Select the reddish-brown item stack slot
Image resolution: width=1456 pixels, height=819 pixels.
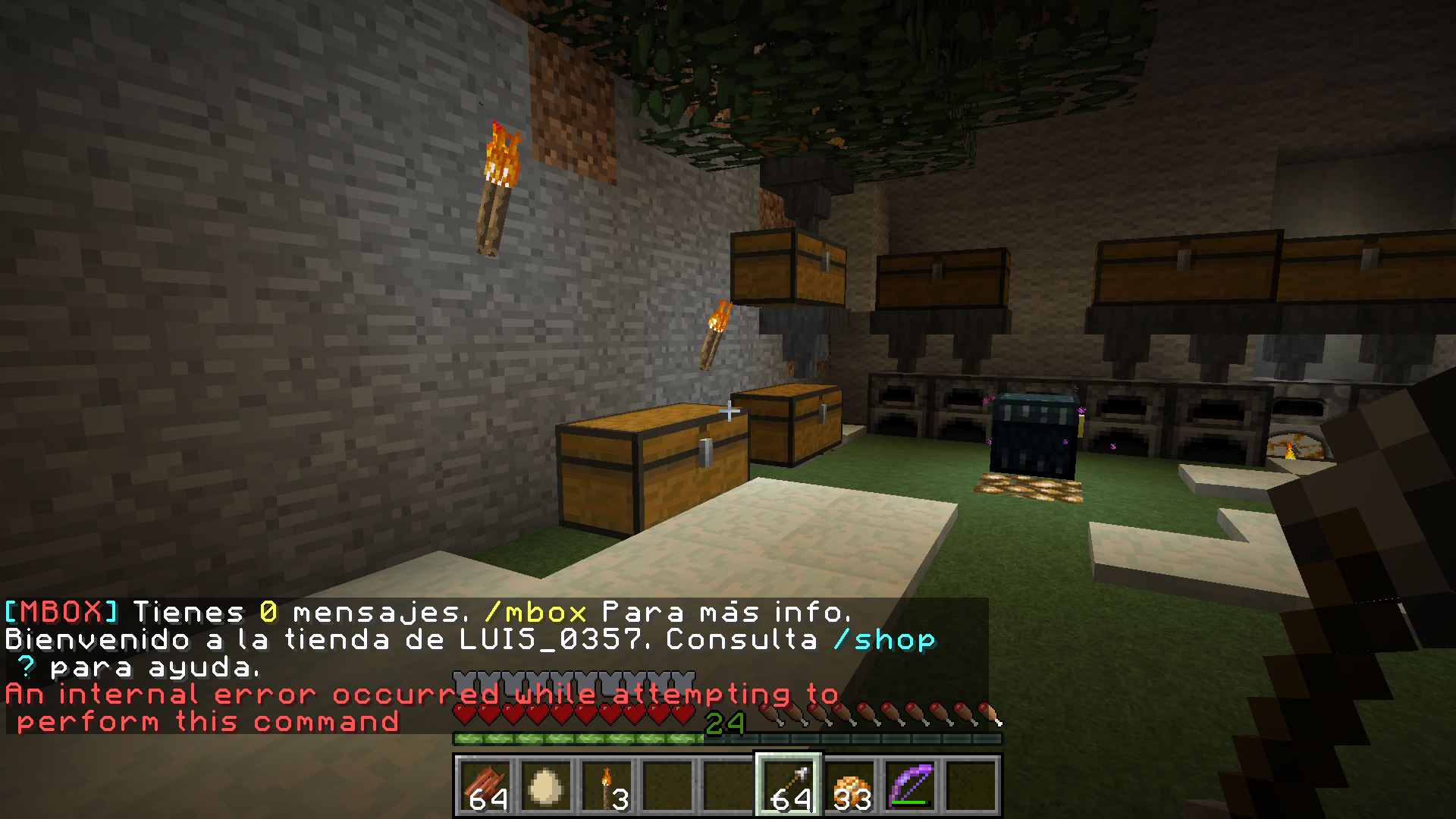[485, 786]
